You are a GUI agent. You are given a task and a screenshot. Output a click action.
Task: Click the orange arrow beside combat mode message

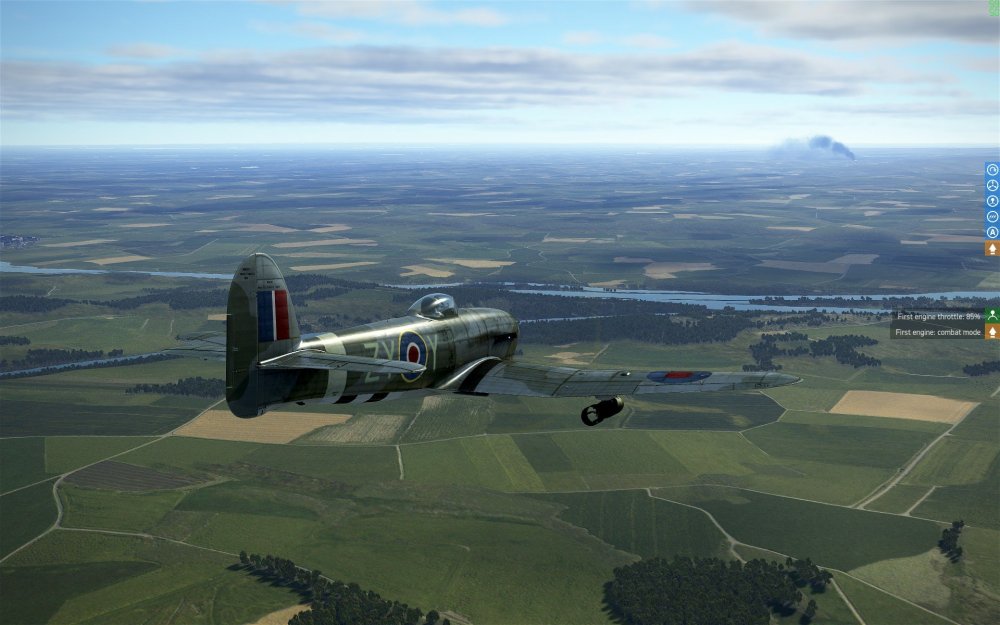992,331
